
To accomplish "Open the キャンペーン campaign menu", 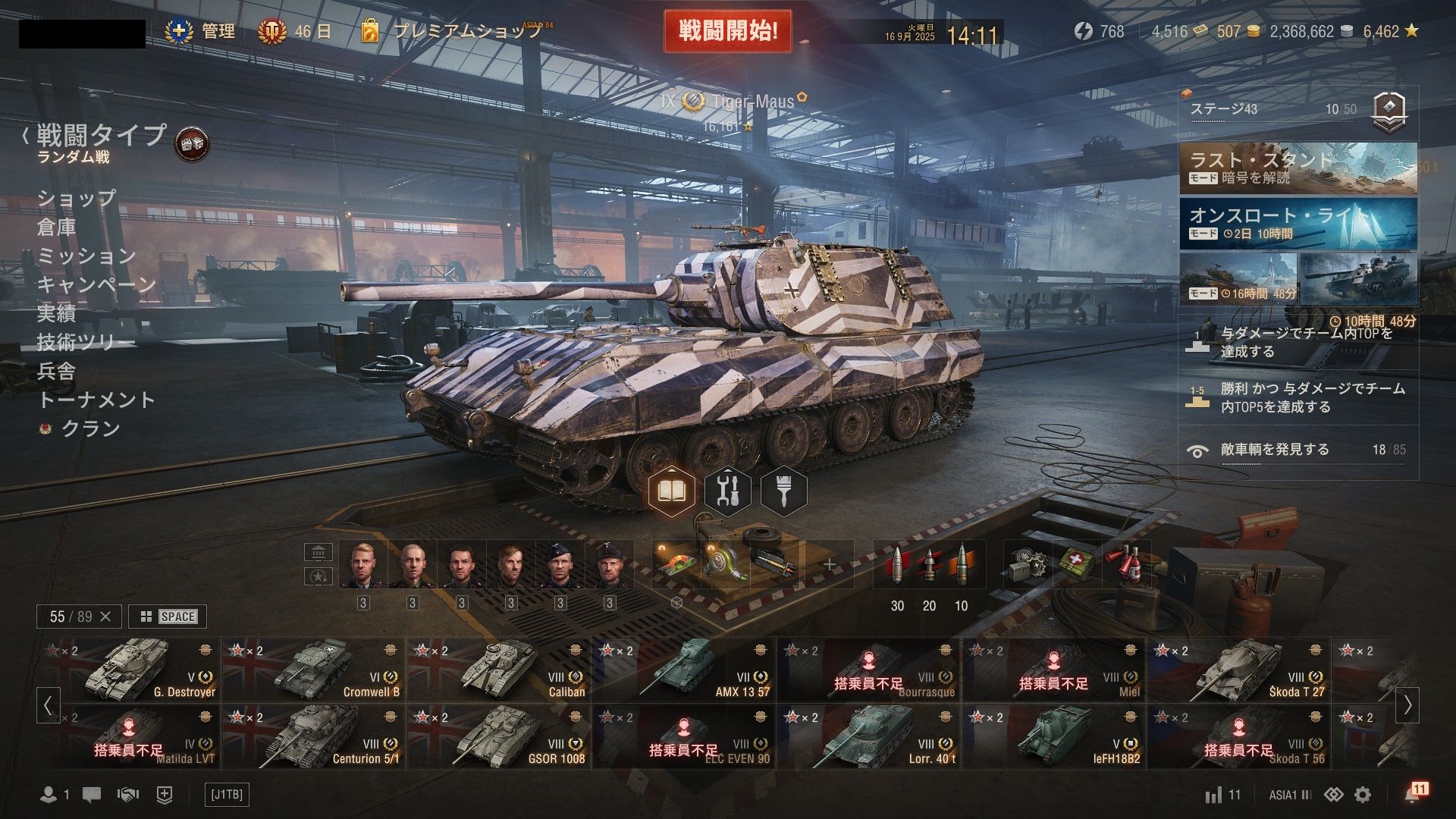I will 96,284.
